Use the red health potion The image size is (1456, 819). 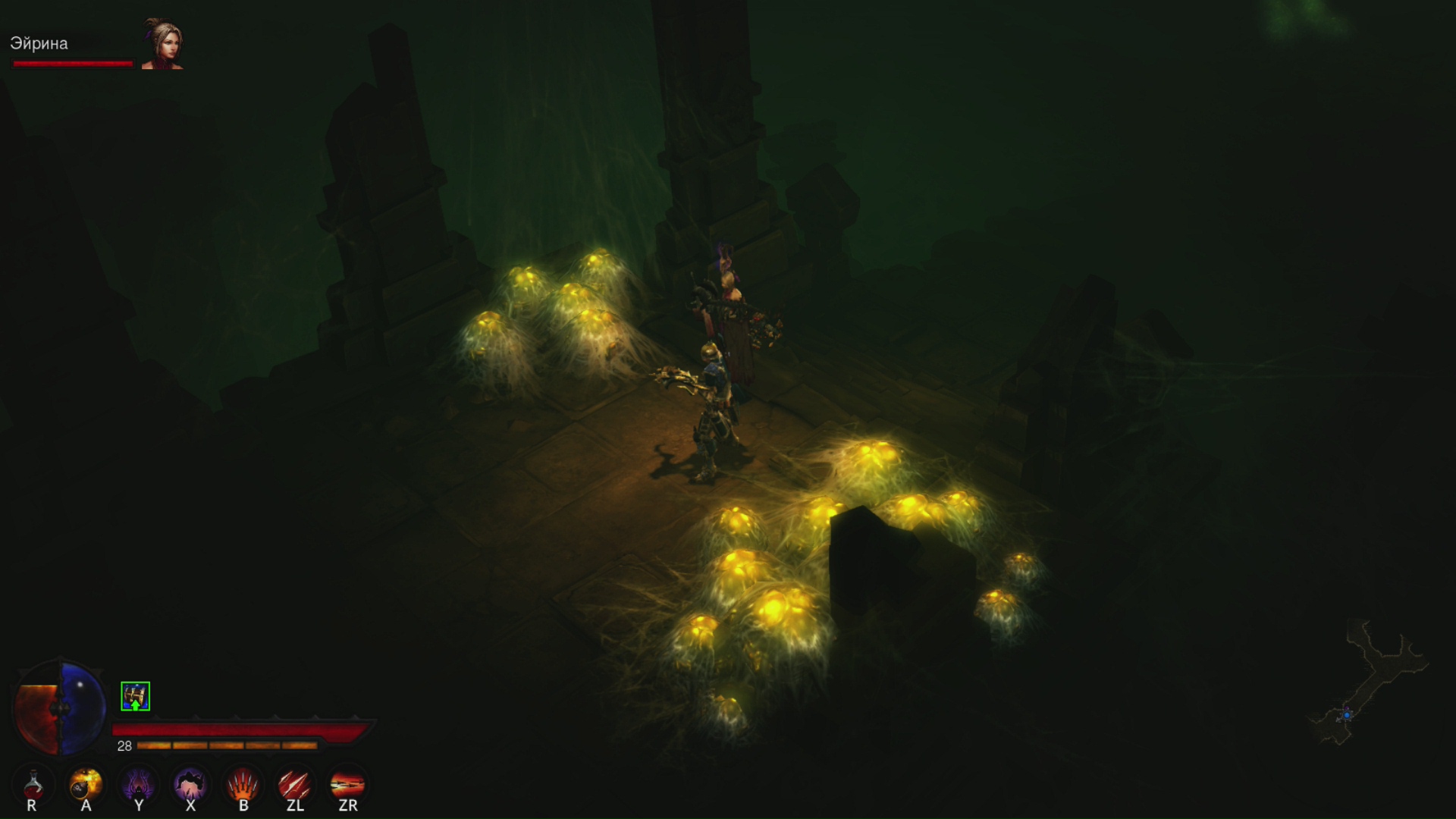click(x=33, y=784)
